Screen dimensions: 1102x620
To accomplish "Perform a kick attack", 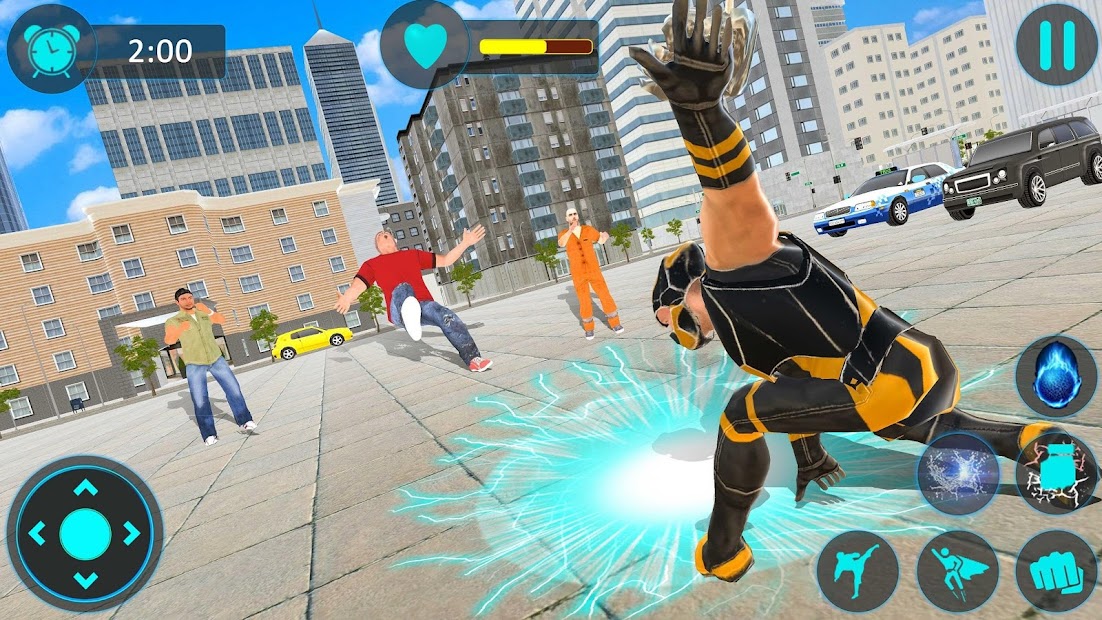I will [858, 570].
